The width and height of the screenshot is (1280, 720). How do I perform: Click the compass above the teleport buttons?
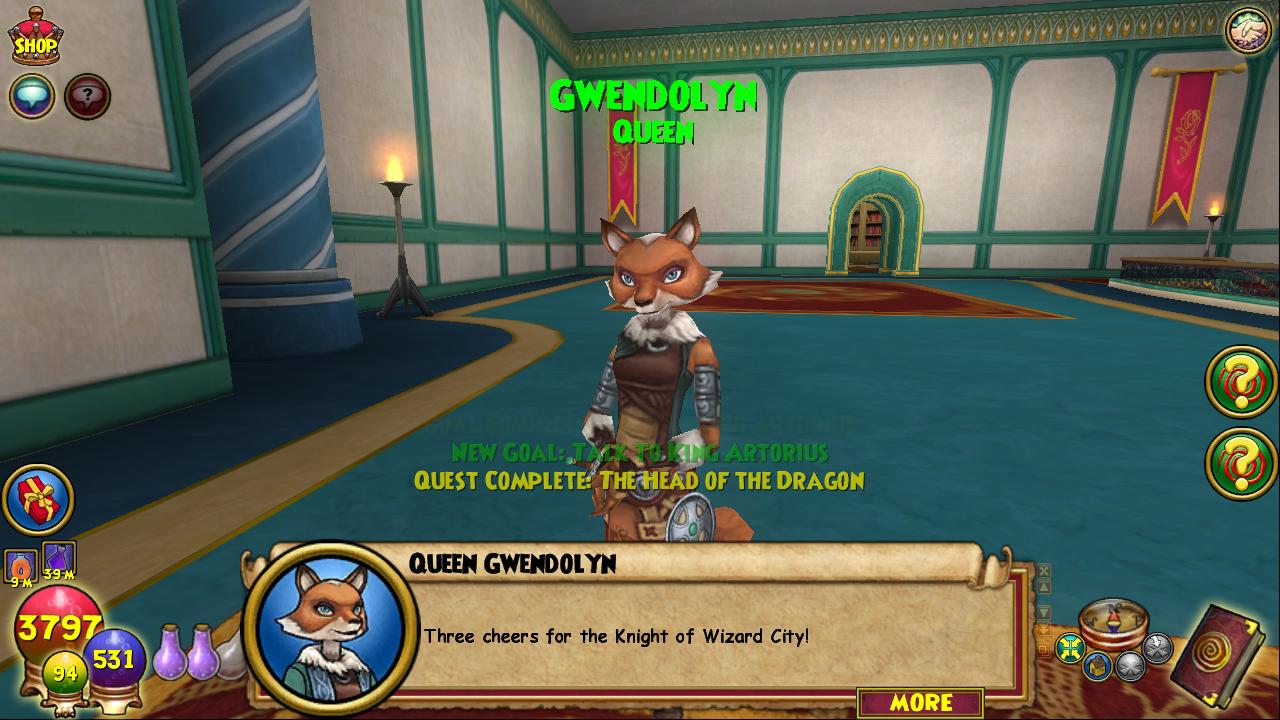pyautogui.click(x=1113, y=621)
